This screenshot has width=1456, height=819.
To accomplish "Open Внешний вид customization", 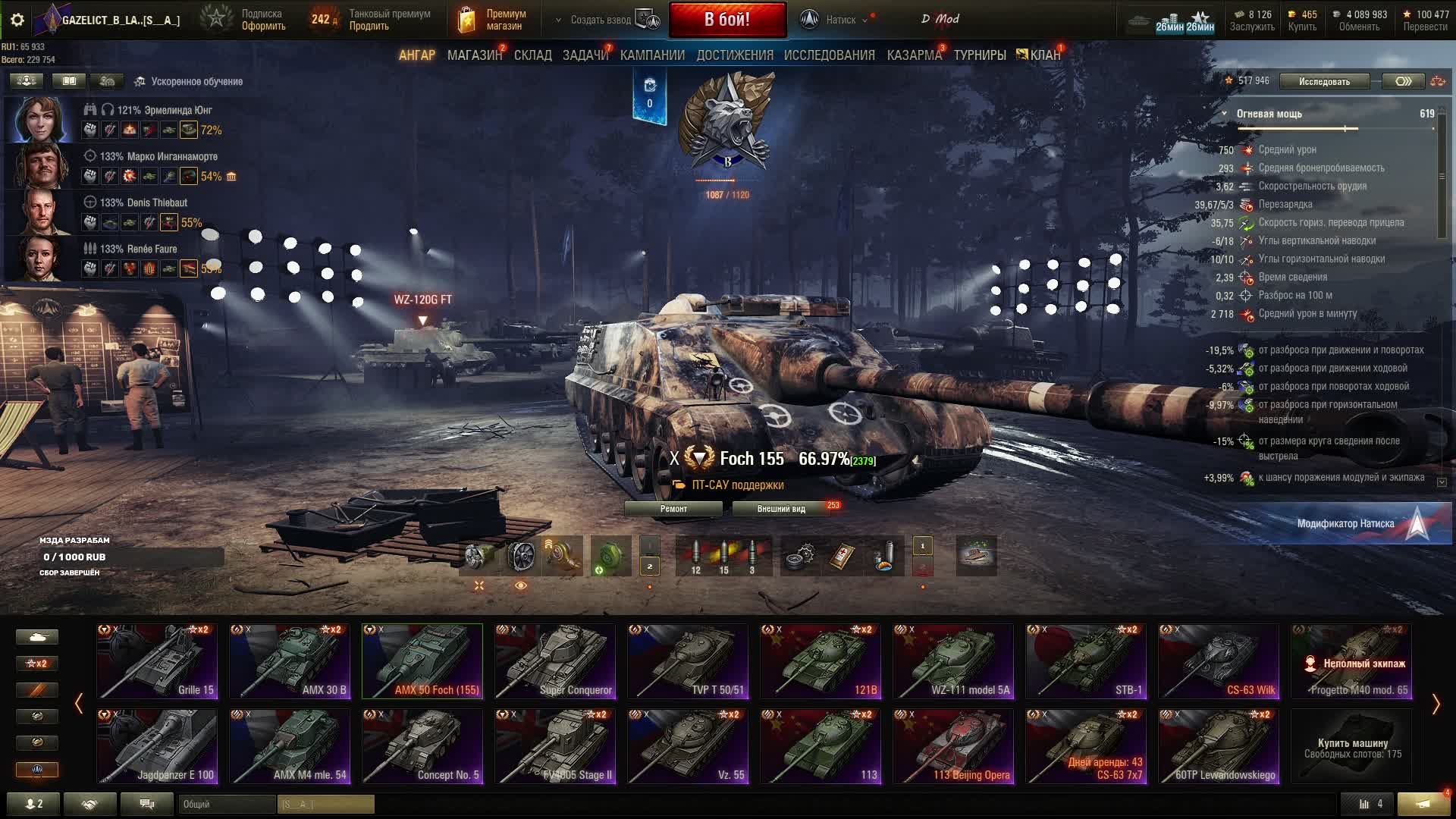I will click(x=781, y=509).
